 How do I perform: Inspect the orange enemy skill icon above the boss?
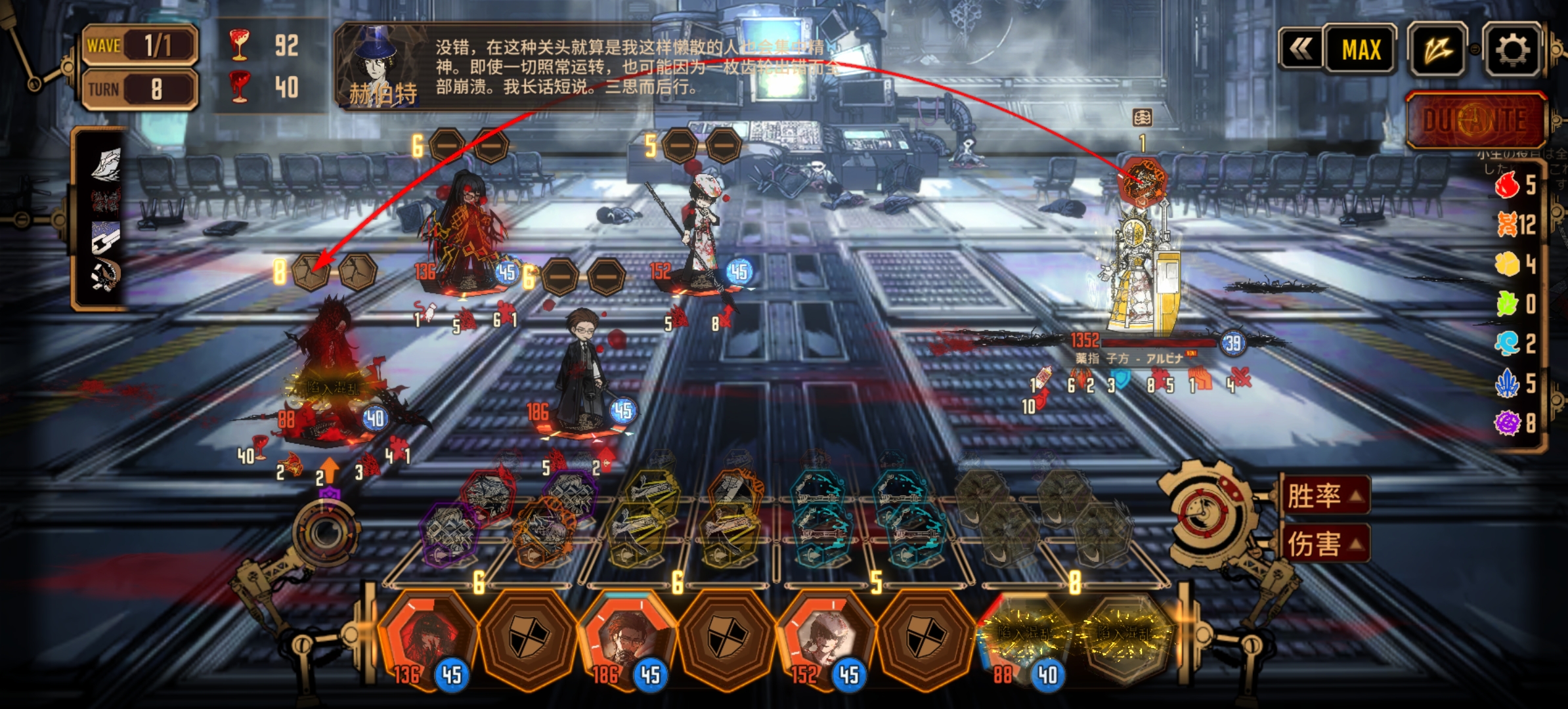tap(1143, 179)
